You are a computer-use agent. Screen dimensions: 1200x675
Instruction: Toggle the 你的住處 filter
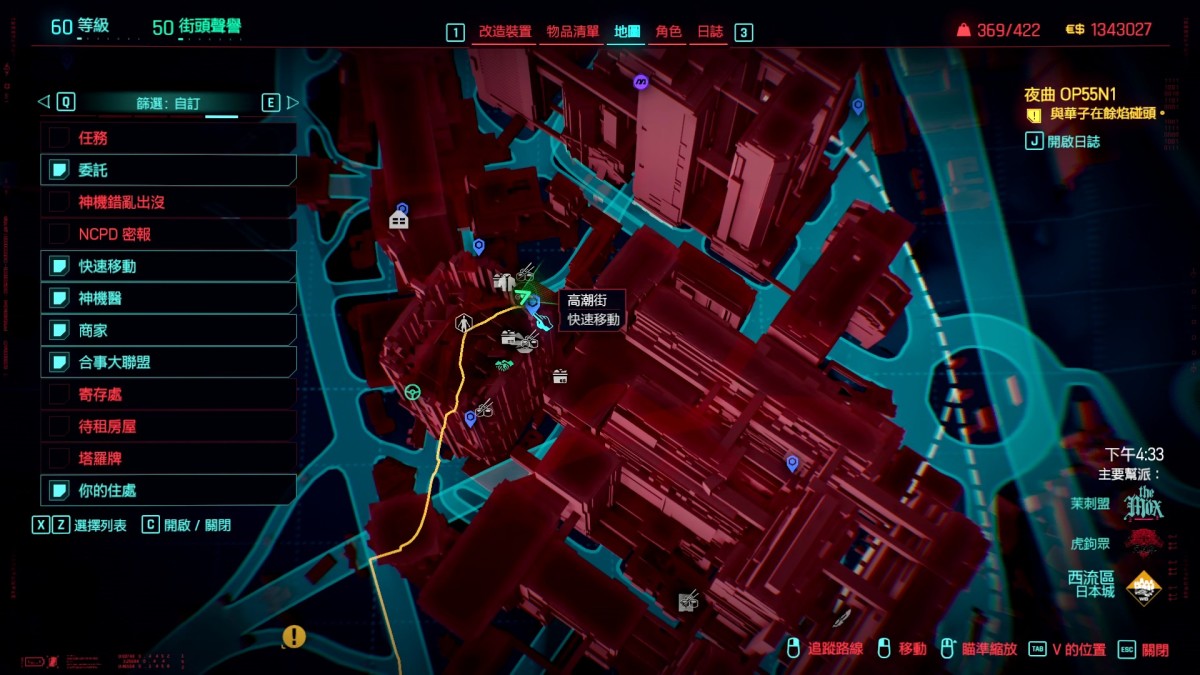[168, 490]
